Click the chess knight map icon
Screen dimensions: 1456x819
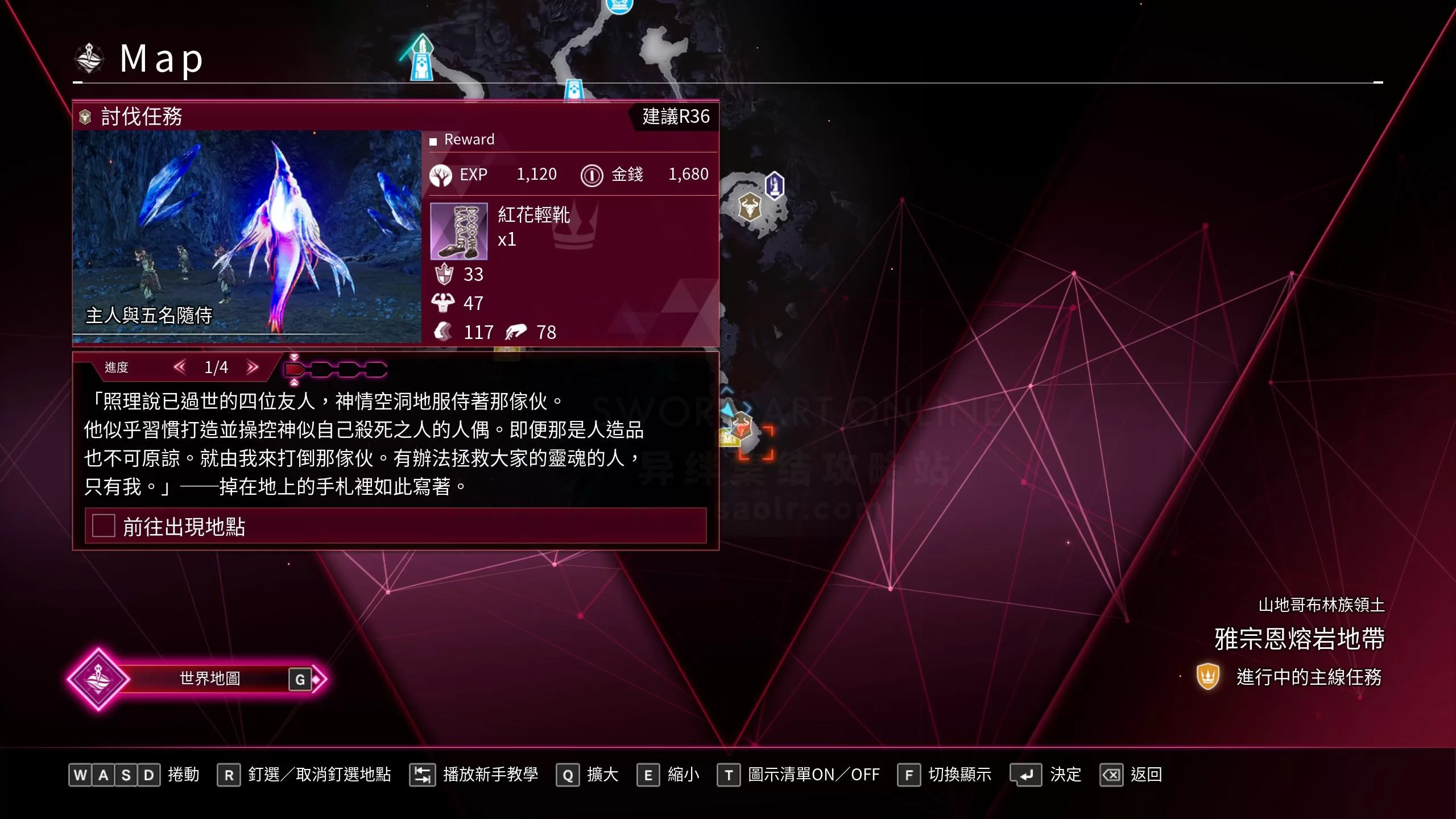coord(775,185)
